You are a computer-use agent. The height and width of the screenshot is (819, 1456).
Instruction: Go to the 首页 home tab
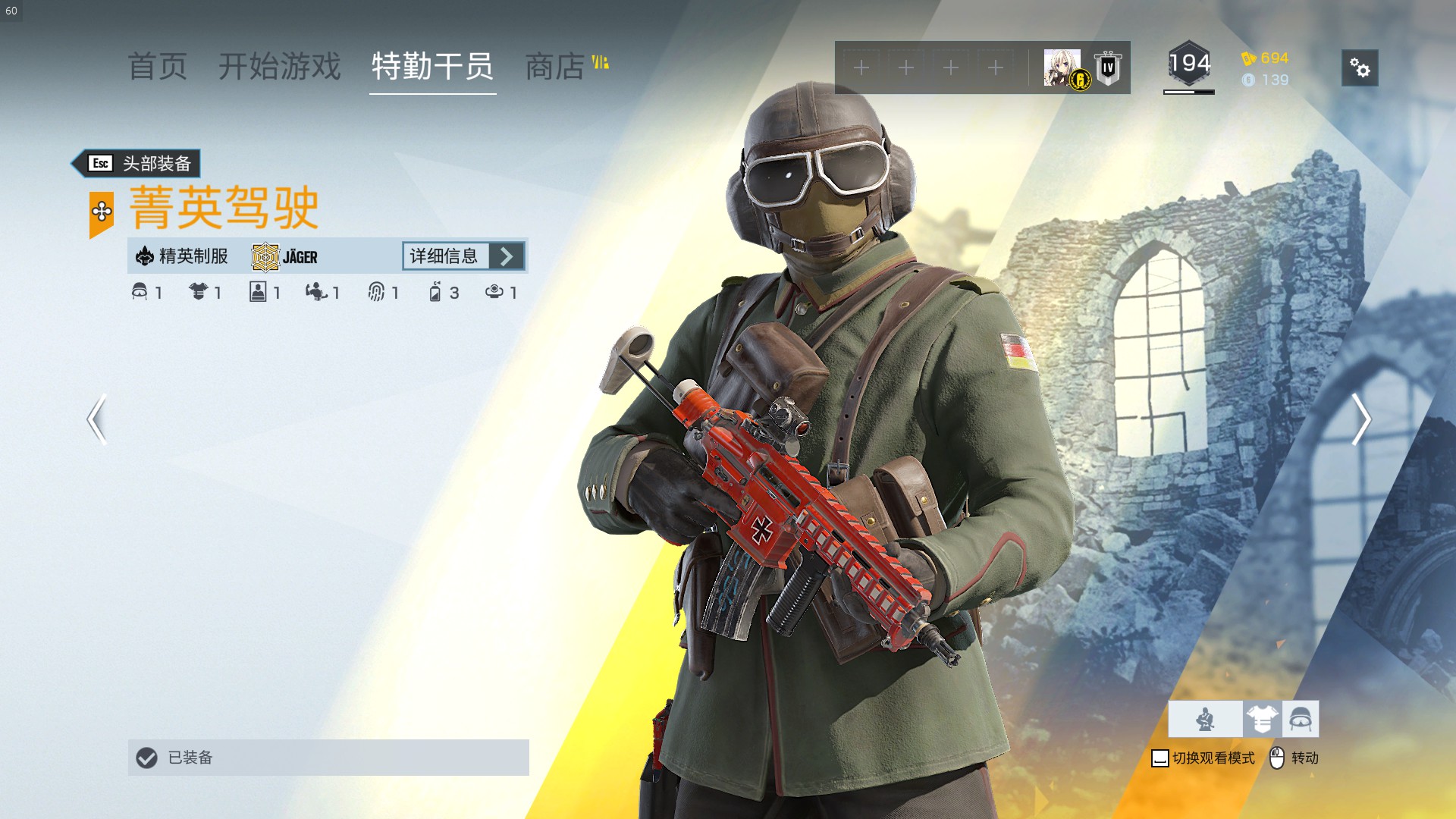click(158, 67)
